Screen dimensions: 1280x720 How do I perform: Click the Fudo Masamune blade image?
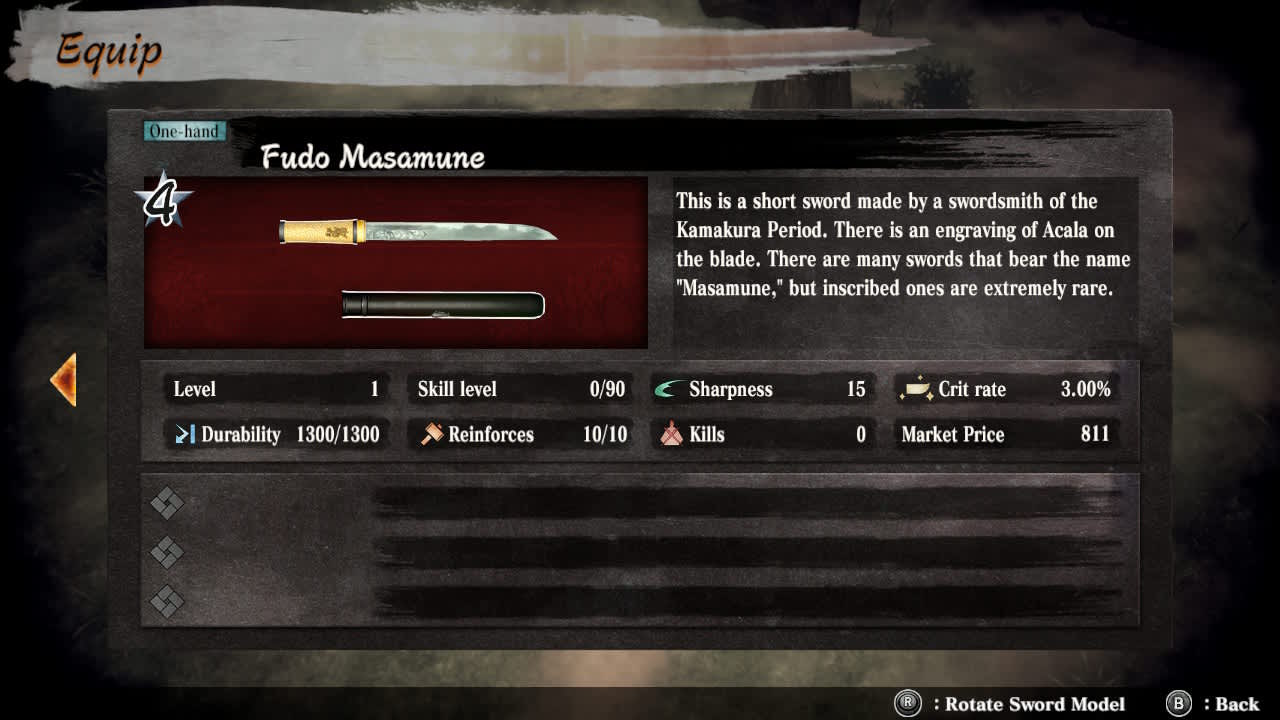point(420,230)
